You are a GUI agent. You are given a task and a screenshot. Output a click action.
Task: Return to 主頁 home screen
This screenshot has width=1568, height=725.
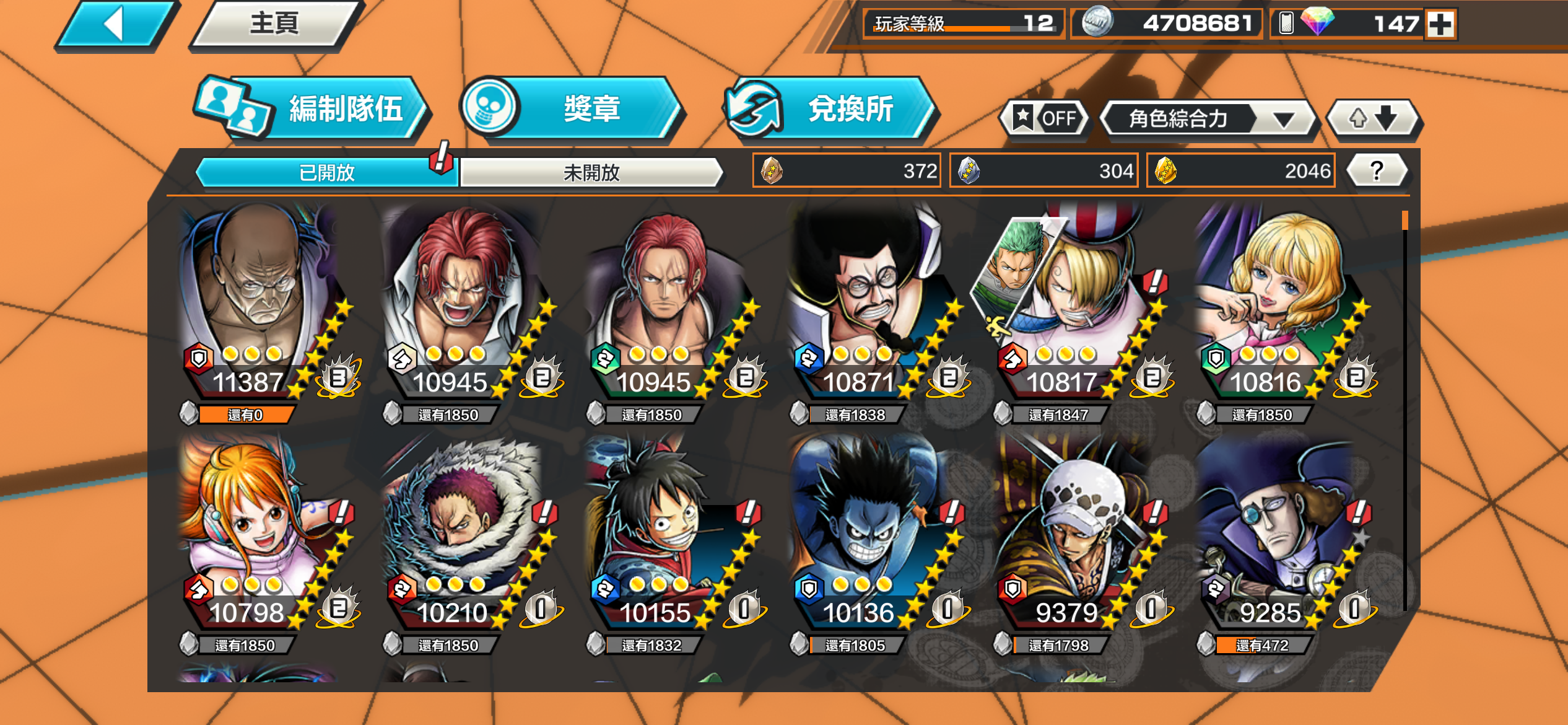pos(275,25)
